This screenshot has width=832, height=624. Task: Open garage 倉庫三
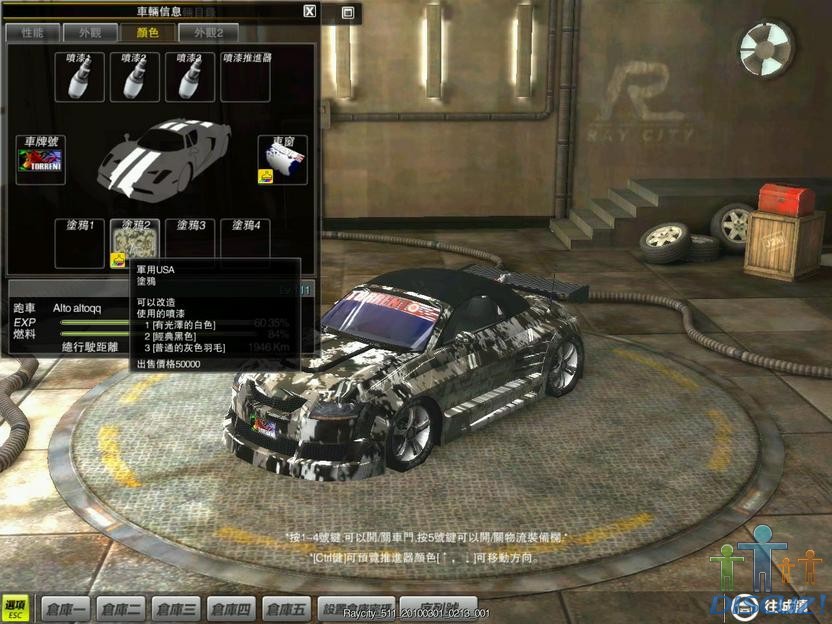pos(176,608)
